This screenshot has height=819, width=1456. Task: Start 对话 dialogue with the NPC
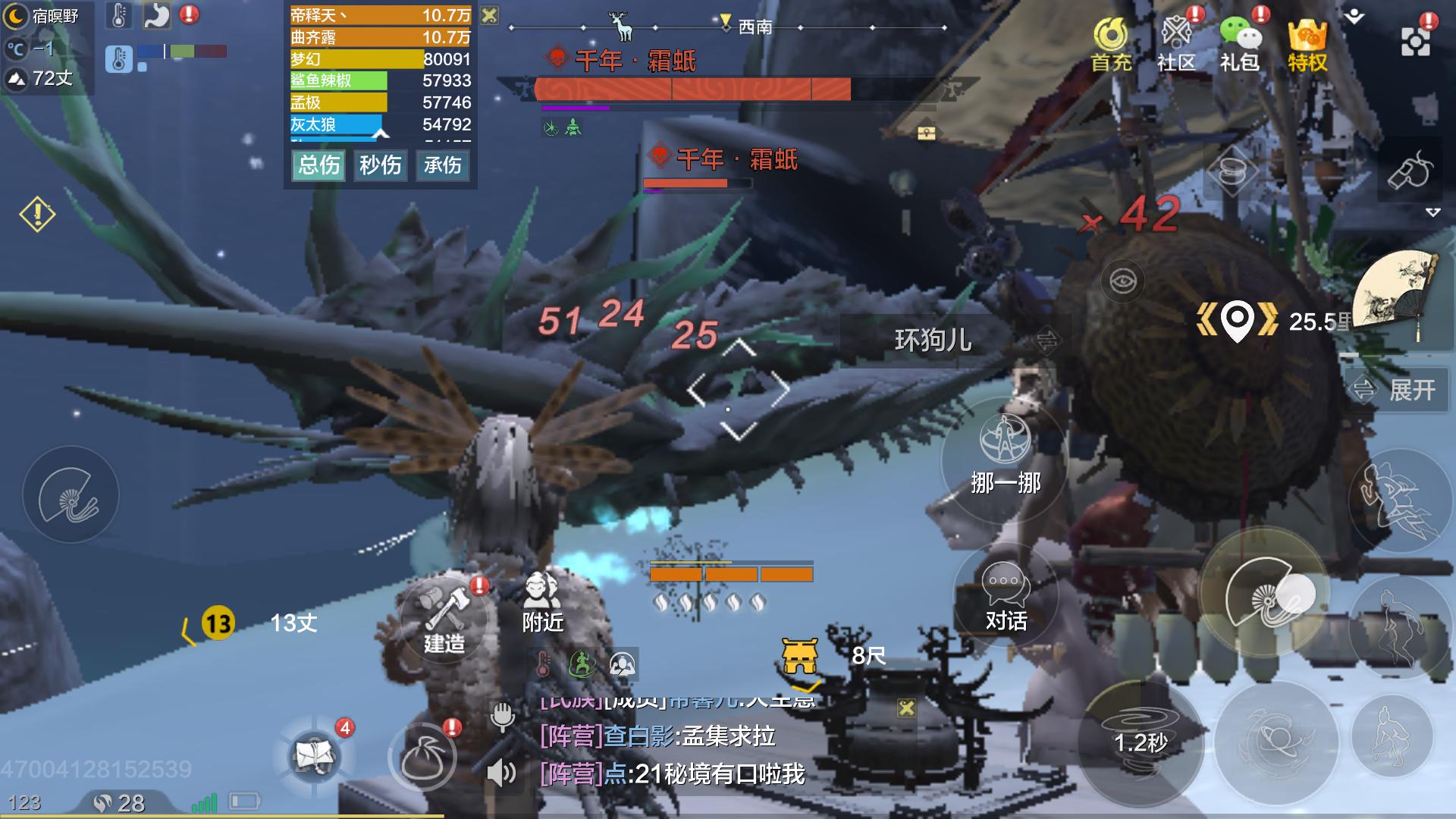click(1005, 598)
